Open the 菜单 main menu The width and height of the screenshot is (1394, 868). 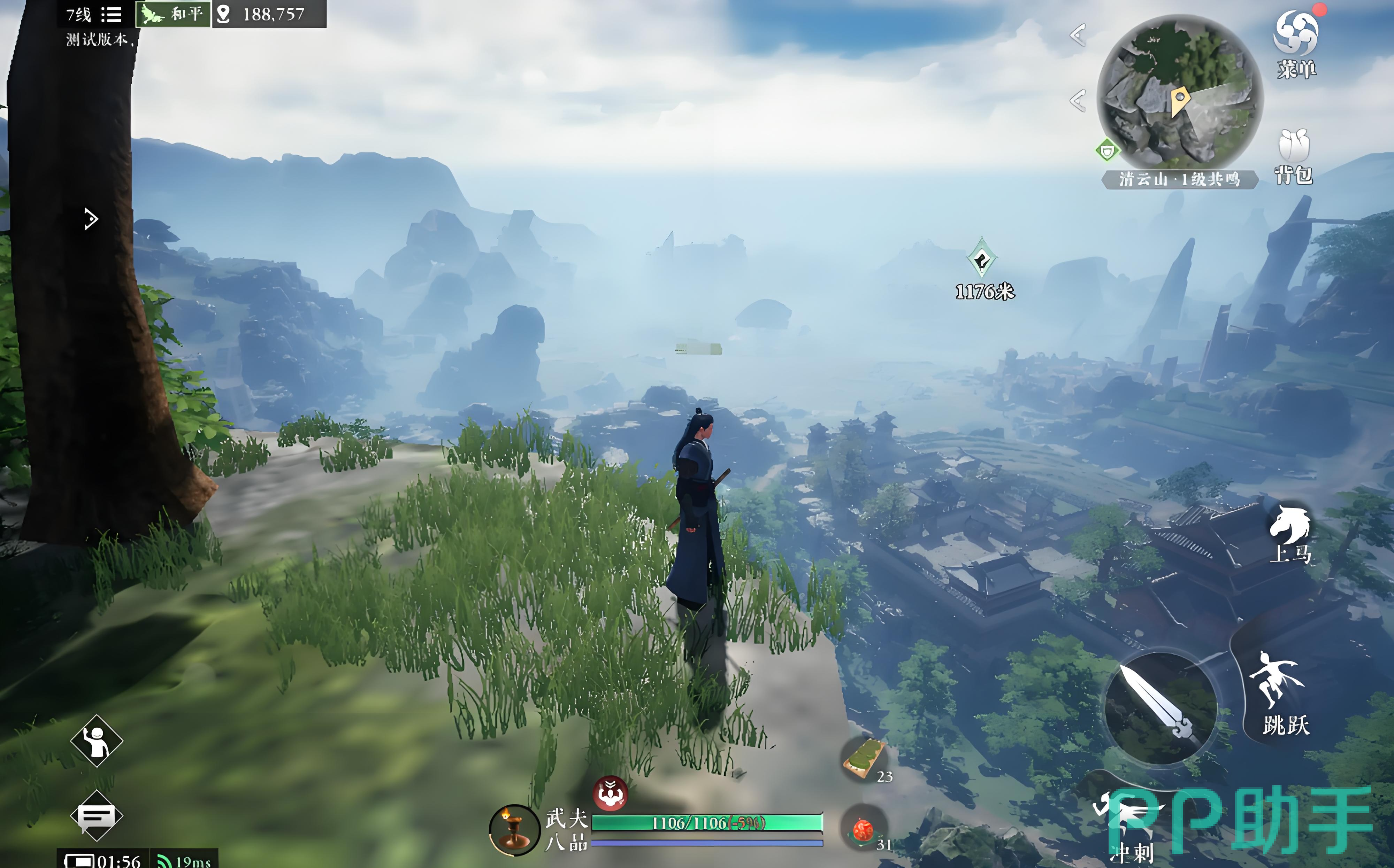point(1296,43)
